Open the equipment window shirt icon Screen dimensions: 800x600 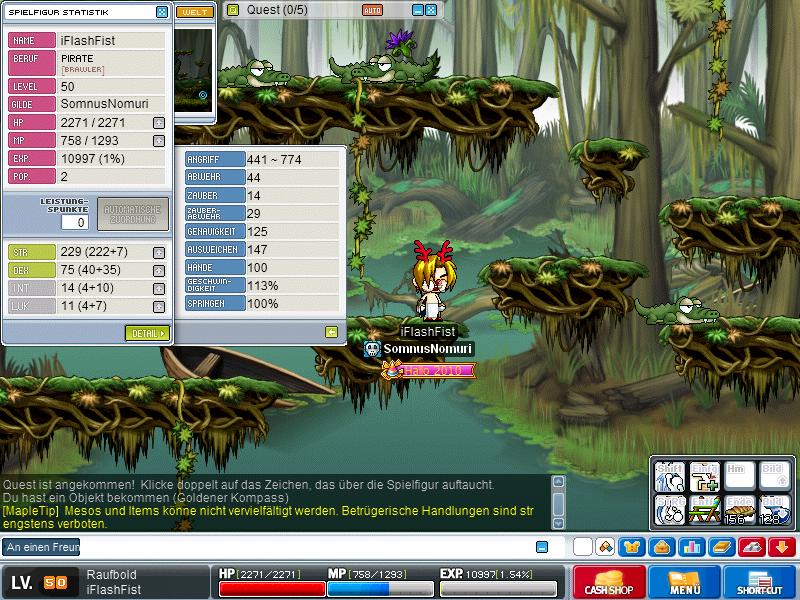pos(633,547)
